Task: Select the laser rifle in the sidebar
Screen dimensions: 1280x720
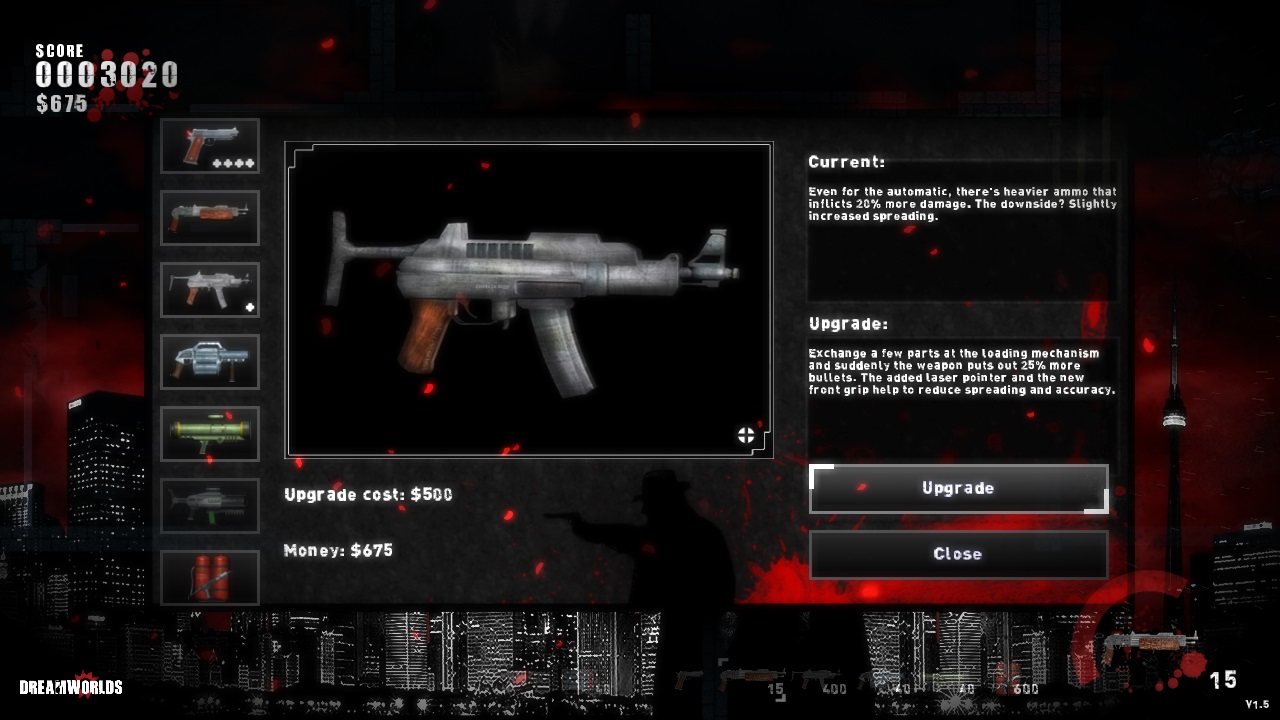Action: click(x=209, y=505)
